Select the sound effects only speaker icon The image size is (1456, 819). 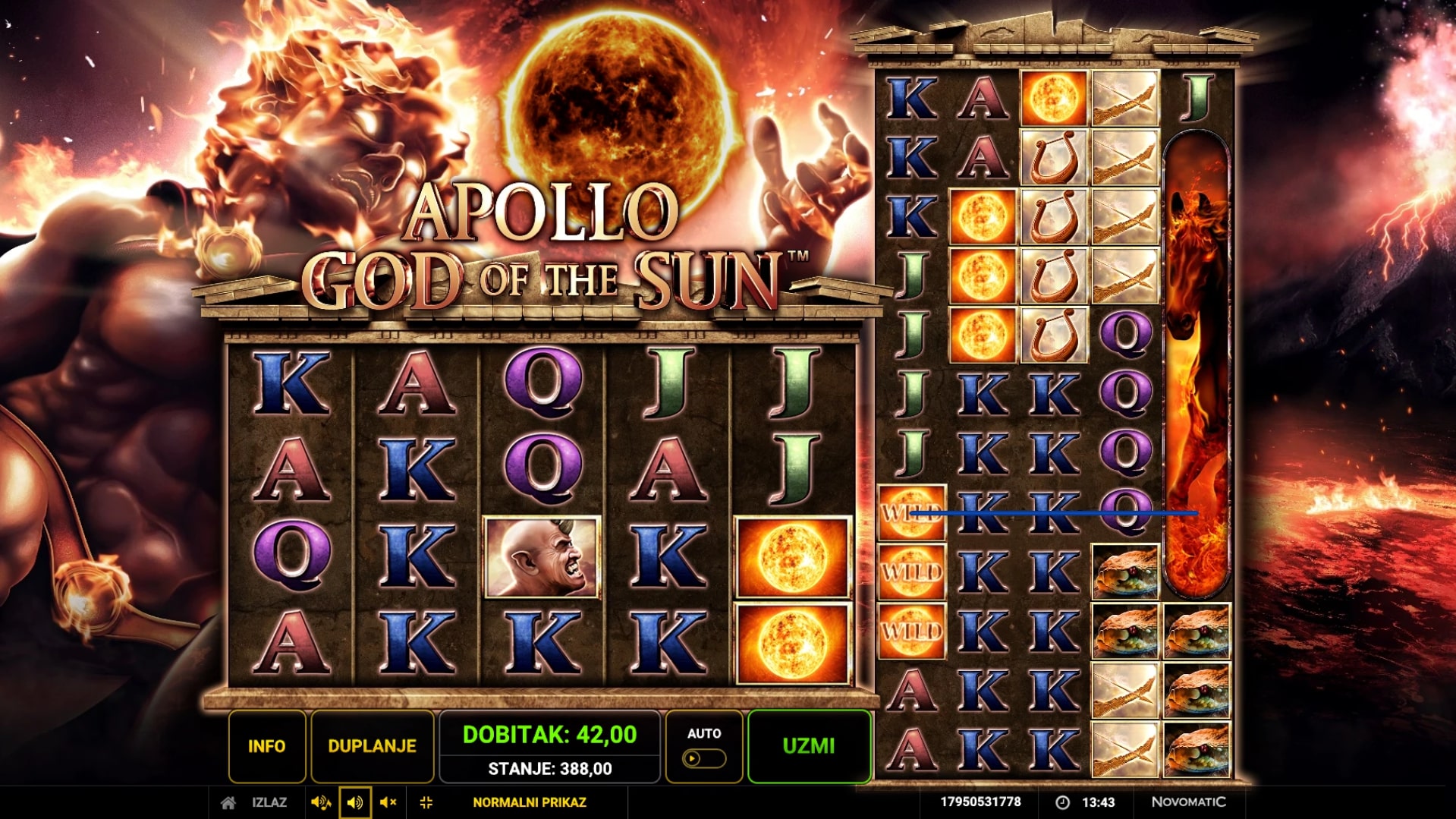(354, 802)
